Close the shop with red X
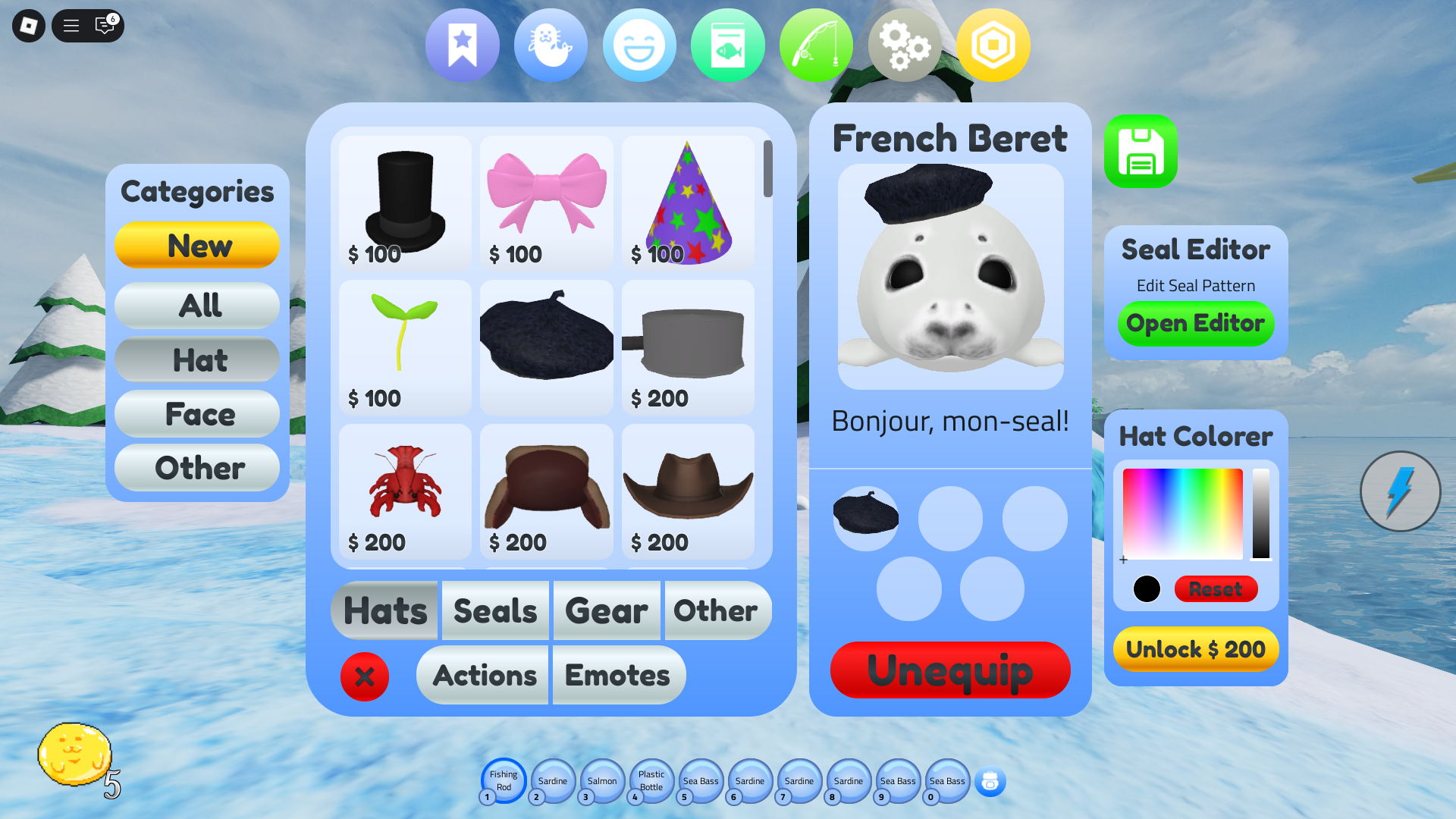The height and width of the screenshot is (819, 1456). [x=365, y=676]
